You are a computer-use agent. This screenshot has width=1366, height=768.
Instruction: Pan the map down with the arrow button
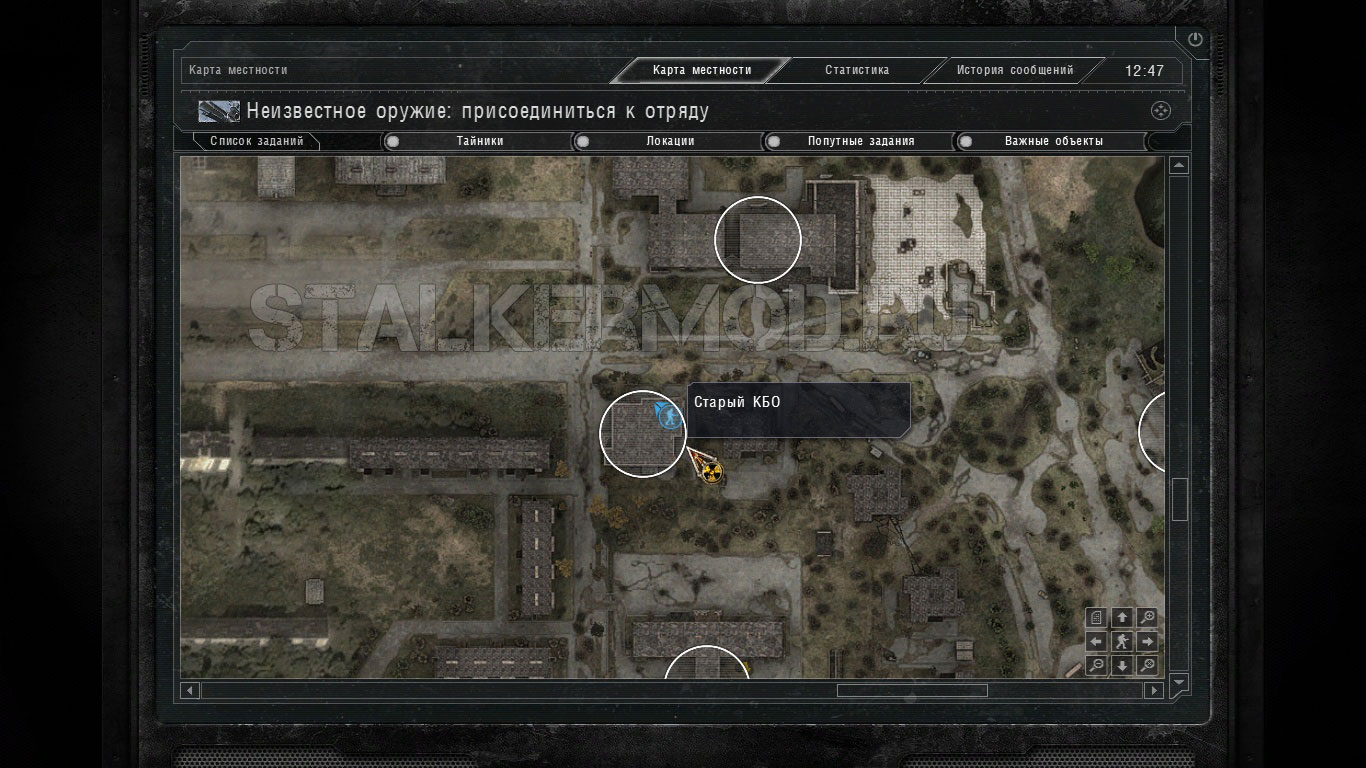[x=1122, y=665]
